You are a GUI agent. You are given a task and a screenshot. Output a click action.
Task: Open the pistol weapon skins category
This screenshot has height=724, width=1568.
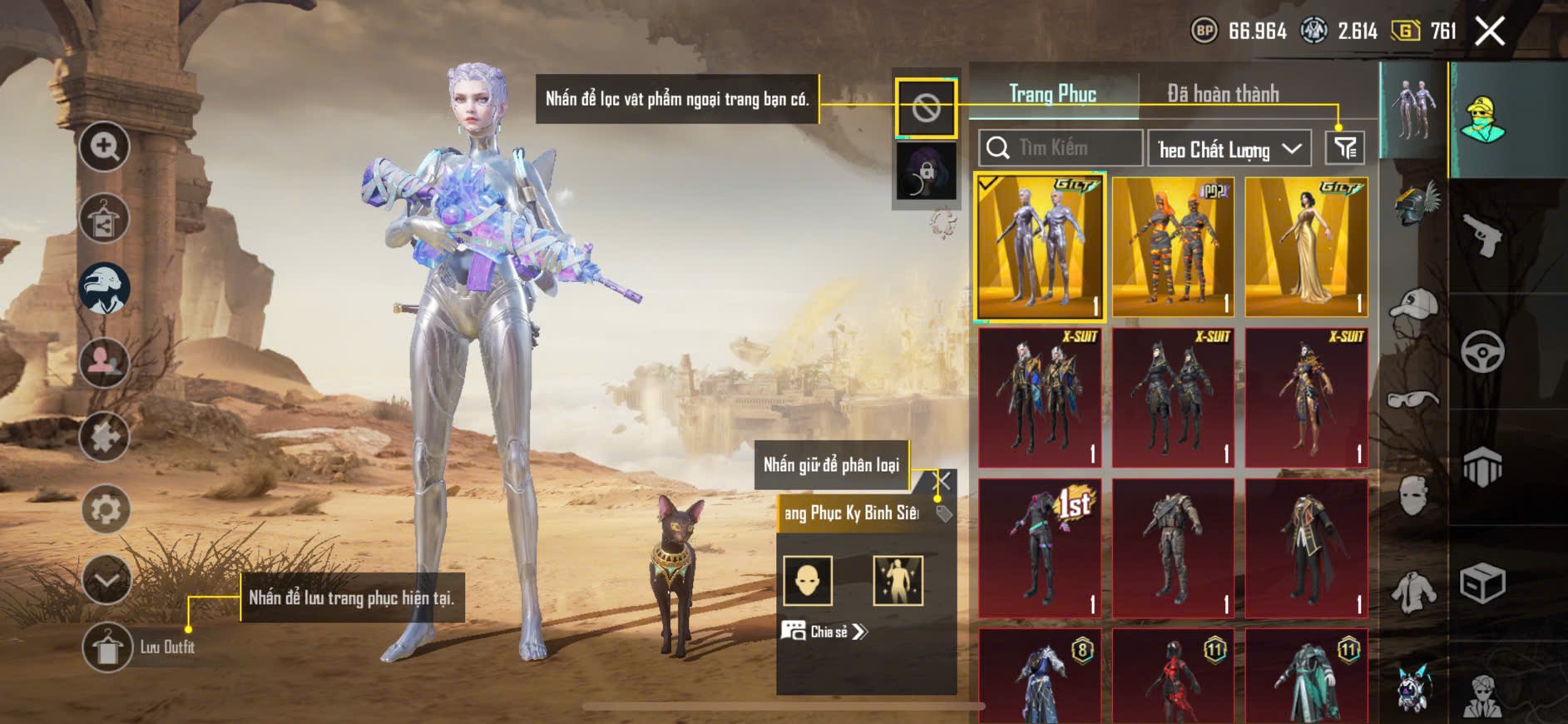pos(1482,236)
